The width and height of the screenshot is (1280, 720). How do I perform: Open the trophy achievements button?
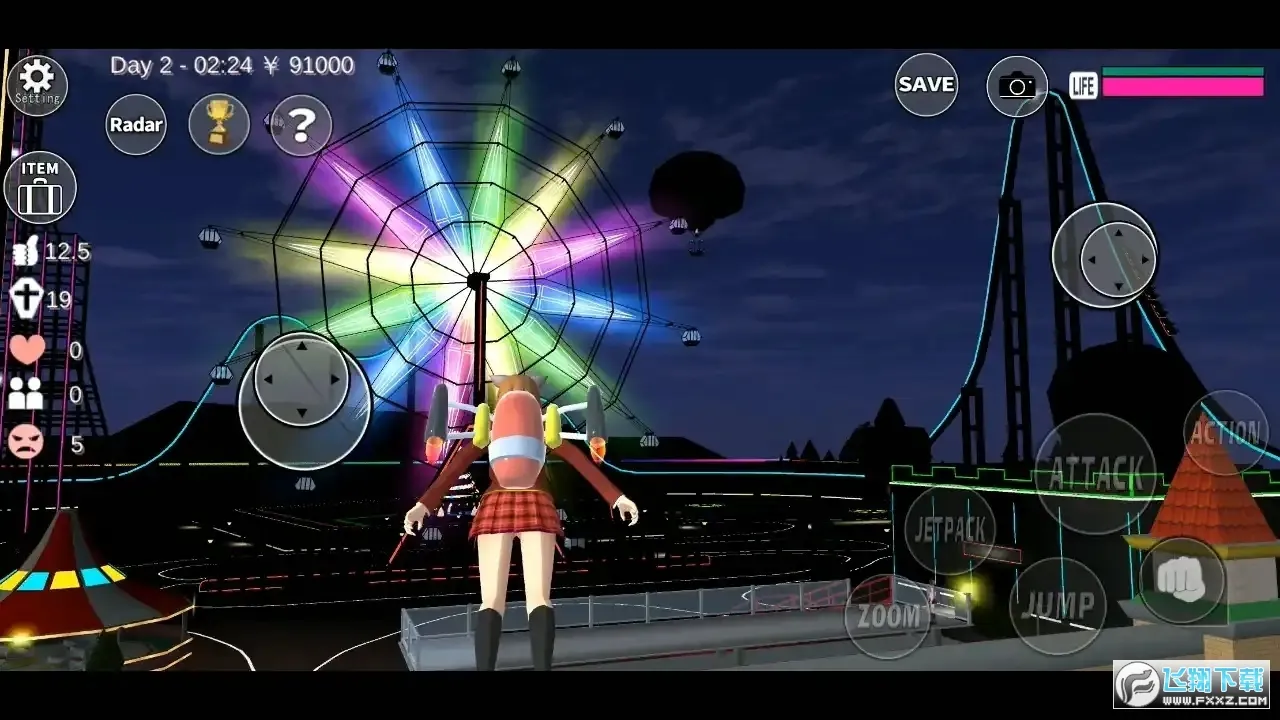219,124
